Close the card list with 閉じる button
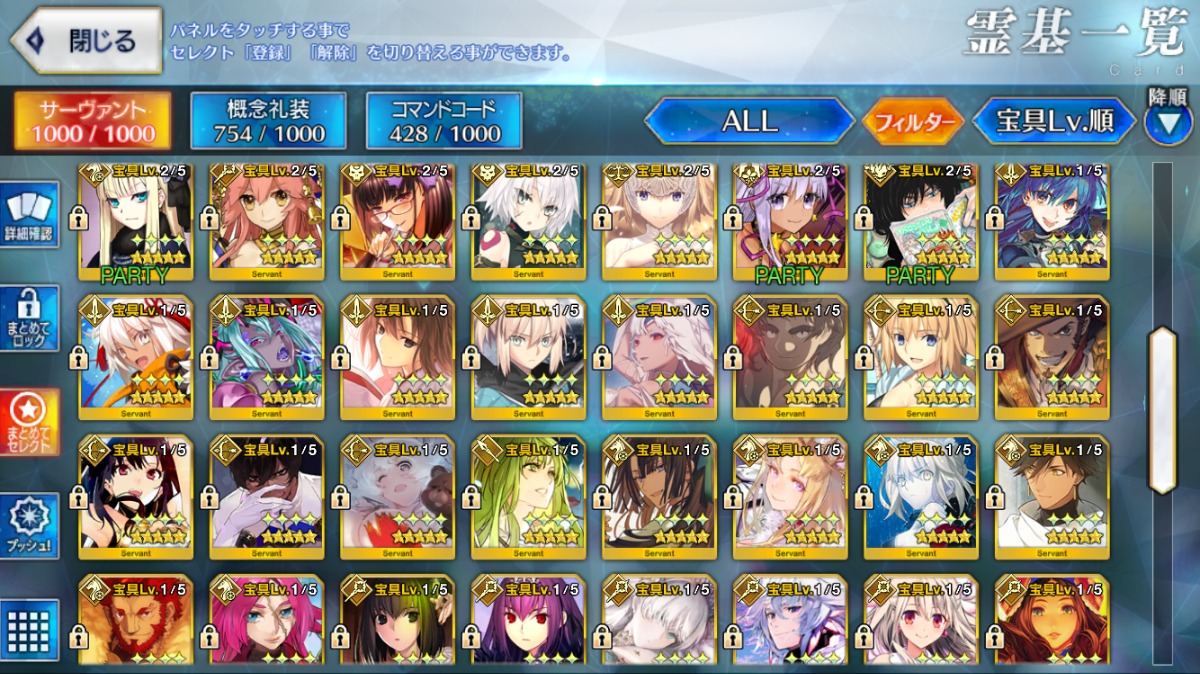This screenshot has height=674, width=1200. [86, 41]
